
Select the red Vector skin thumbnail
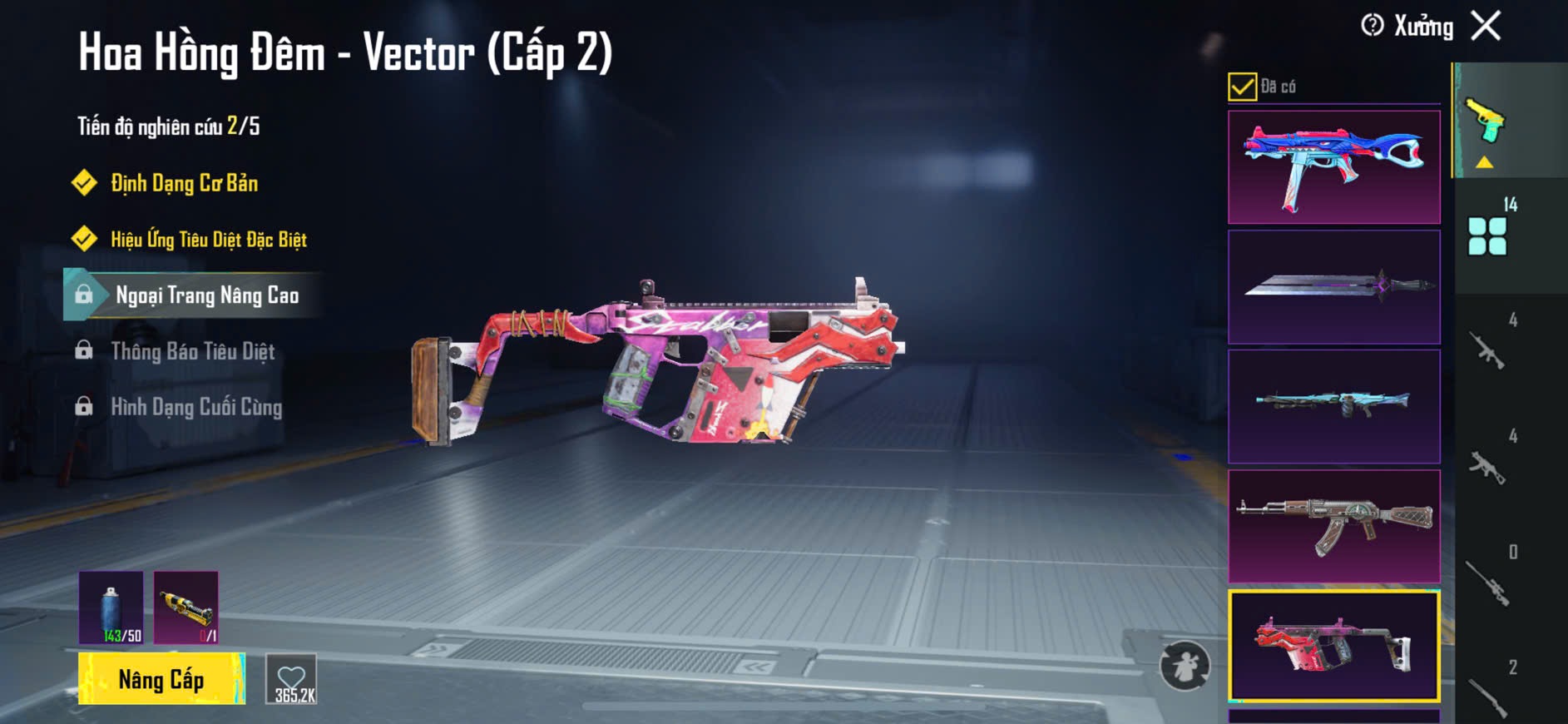click(x=1333, y=646)
